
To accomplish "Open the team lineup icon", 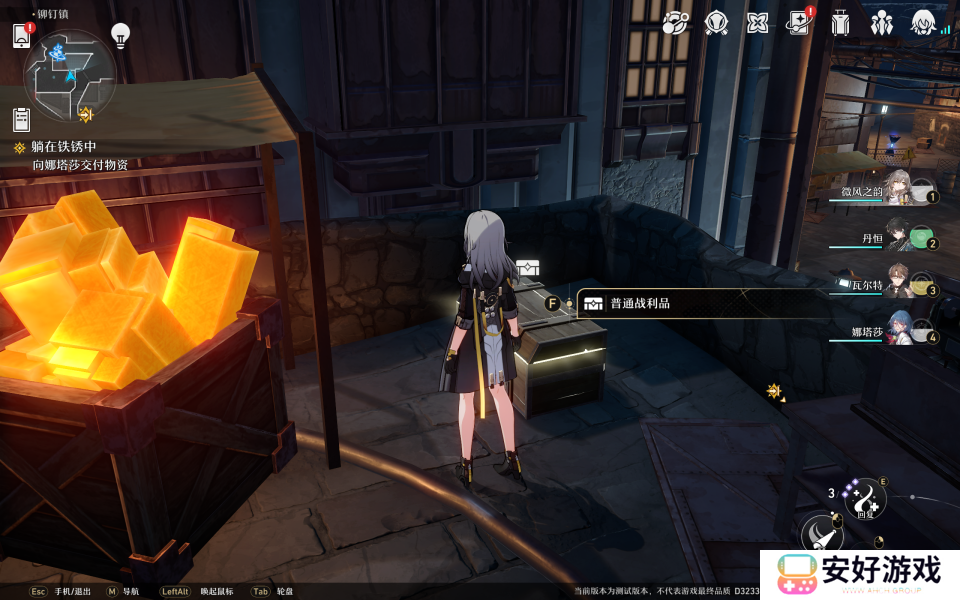I will tap(882, 22).
